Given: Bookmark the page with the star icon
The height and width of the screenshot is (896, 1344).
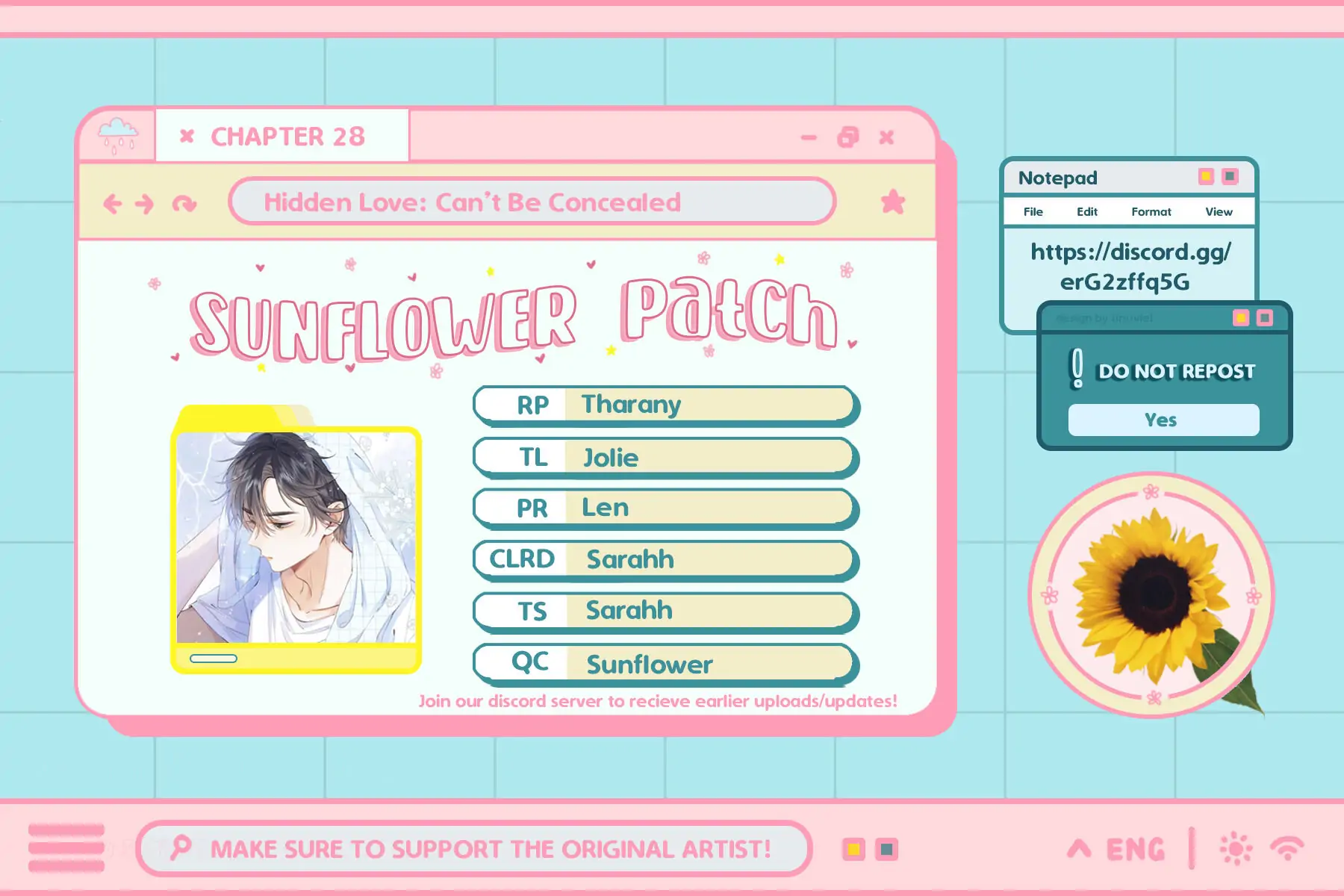Looking at the screenshot, I should pyautogui.click(x=892, y=202).
